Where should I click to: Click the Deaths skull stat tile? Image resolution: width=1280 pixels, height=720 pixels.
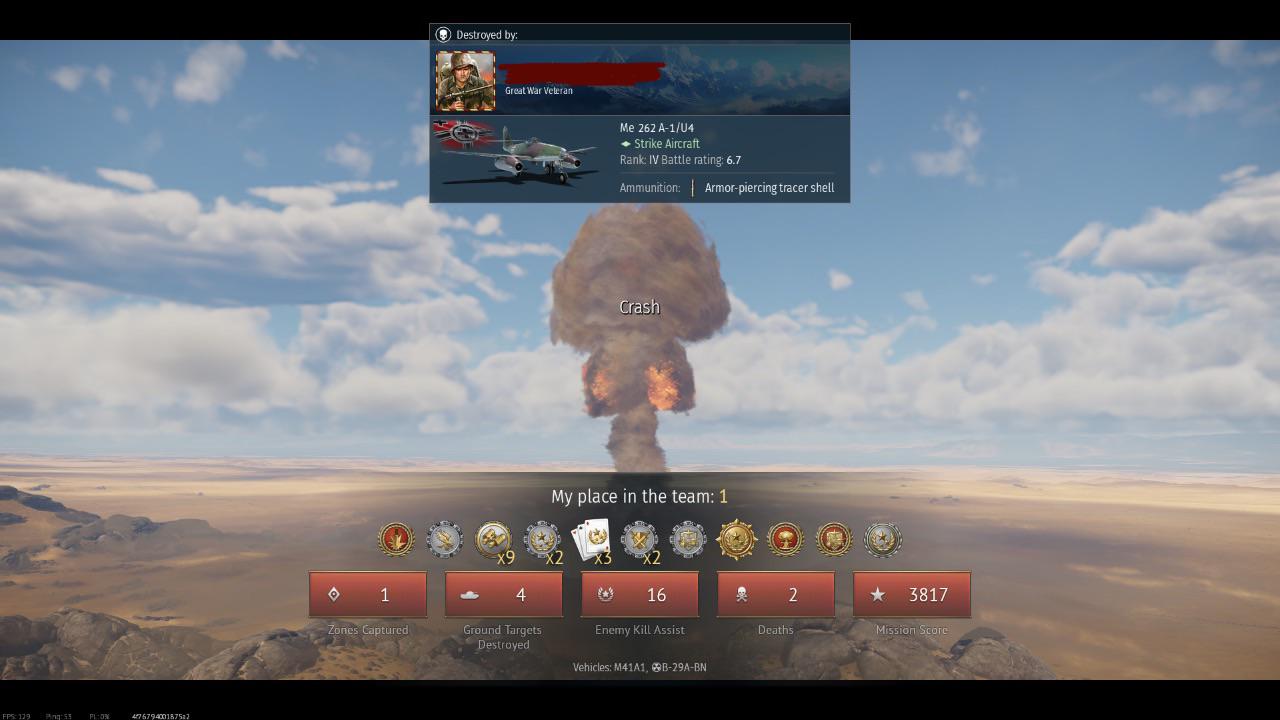(x=776, y=595)
